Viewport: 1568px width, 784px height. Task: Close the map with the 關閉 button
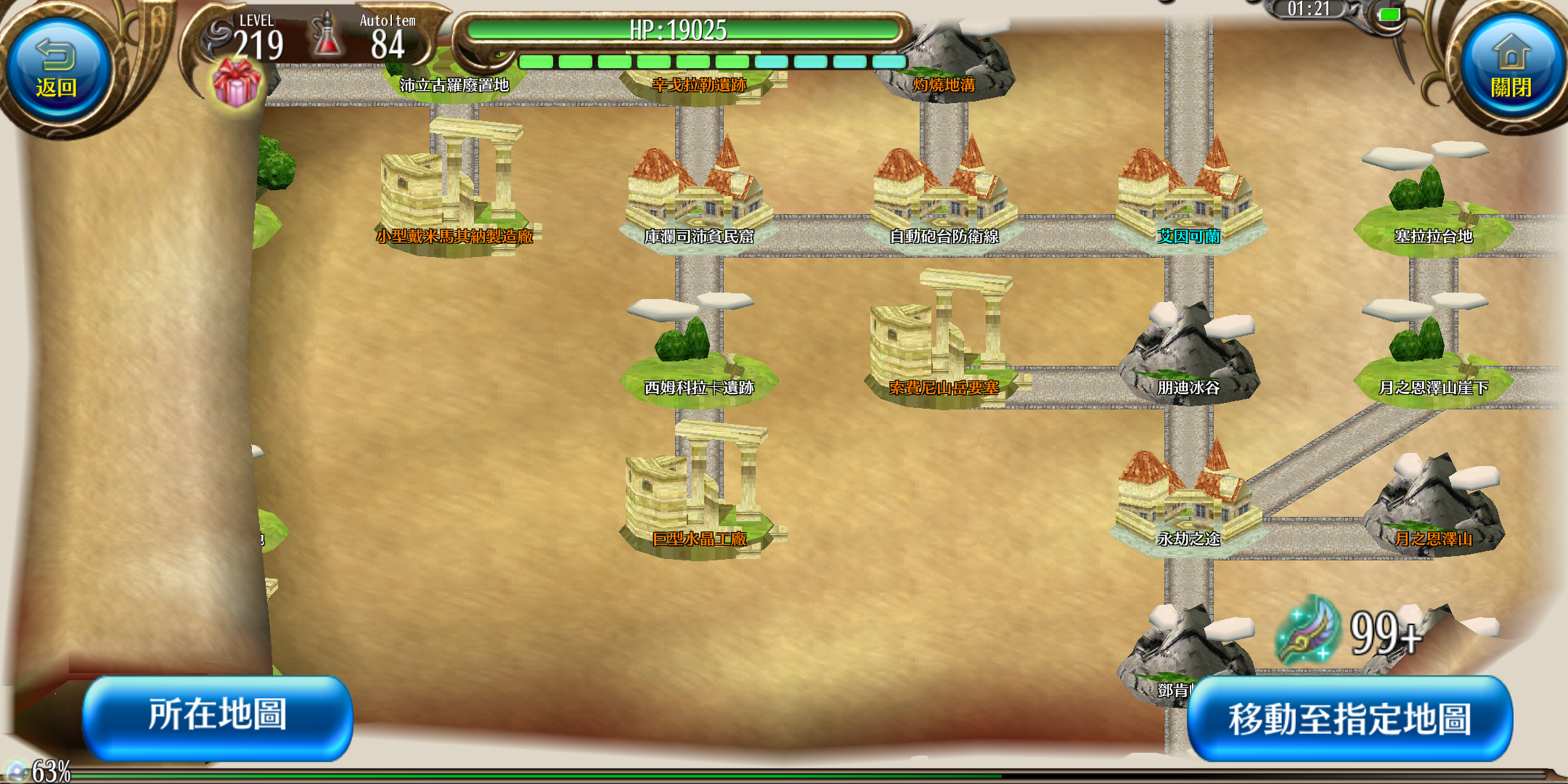pyautogui.click(x=1511, y=71)
